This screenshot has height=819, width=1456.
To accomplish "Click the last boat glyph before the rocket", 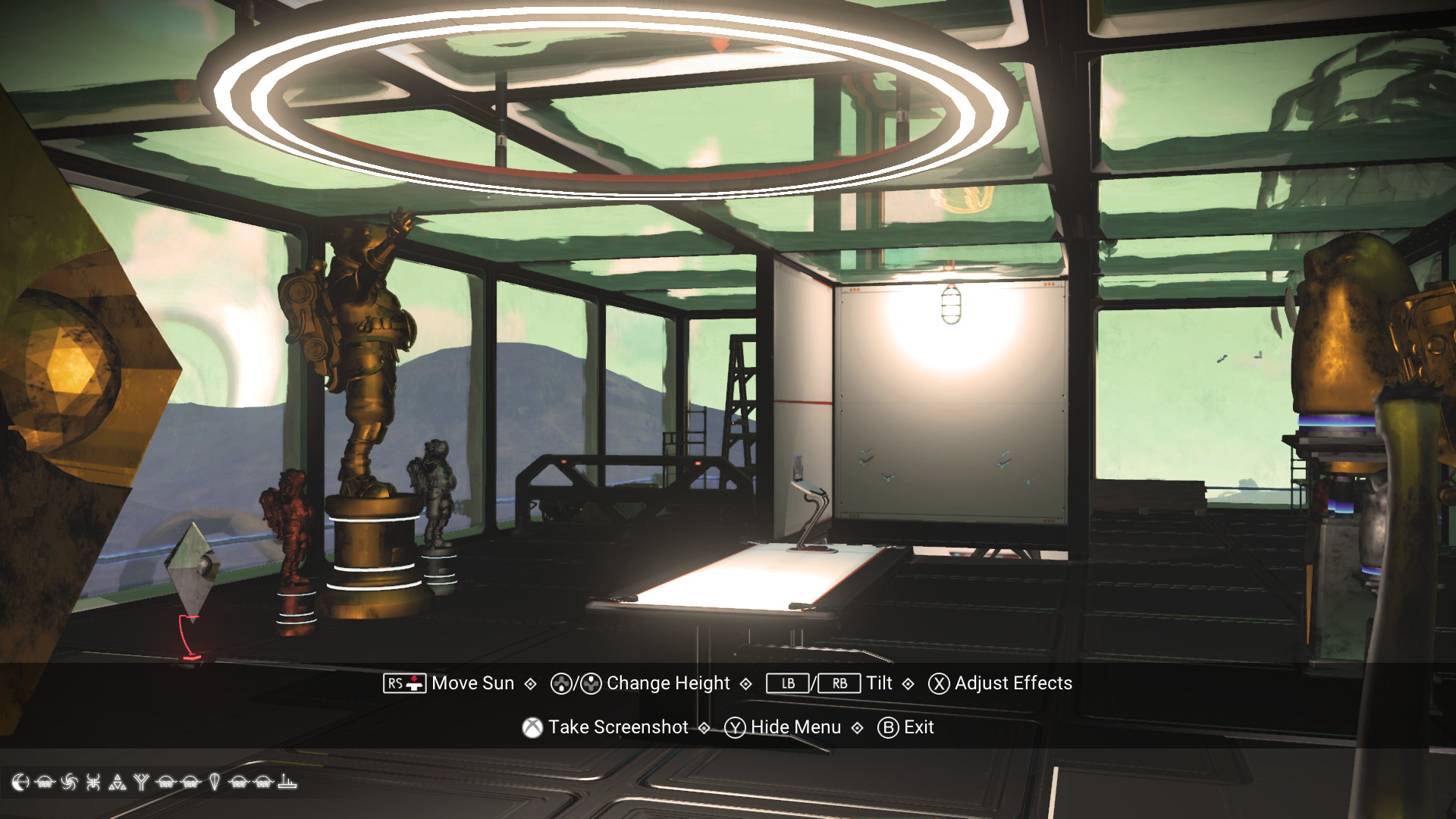I will [x=262, y=782].
